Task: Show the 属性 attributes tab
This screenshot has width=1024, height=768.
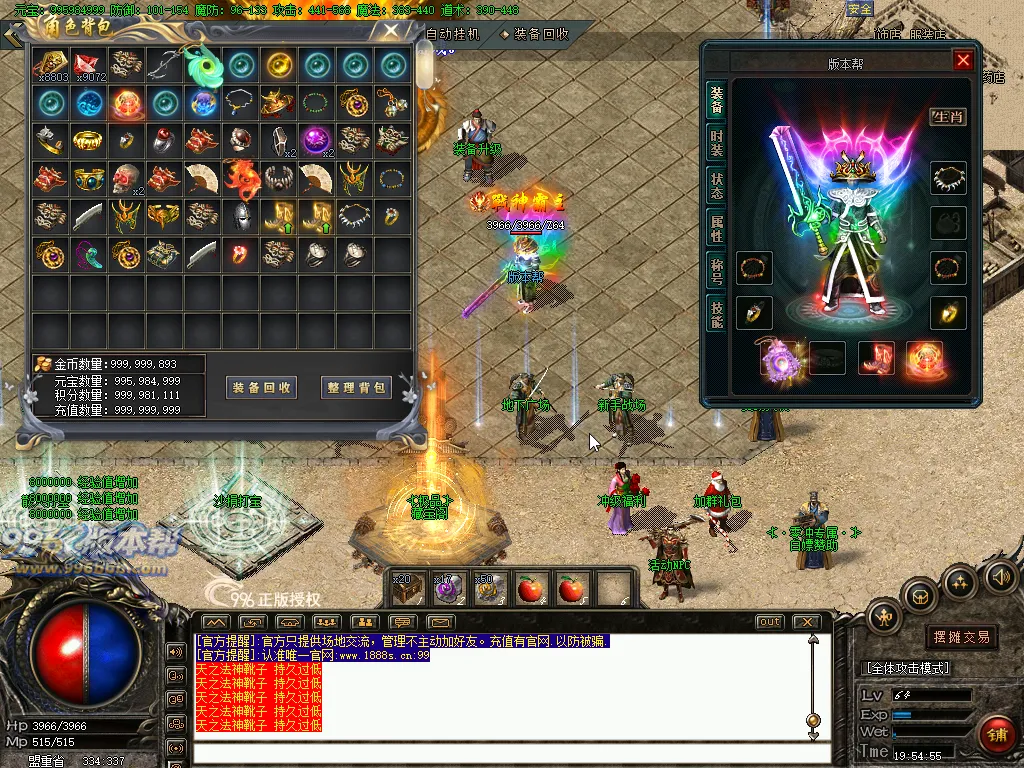Action: click(x=716, y=228)
